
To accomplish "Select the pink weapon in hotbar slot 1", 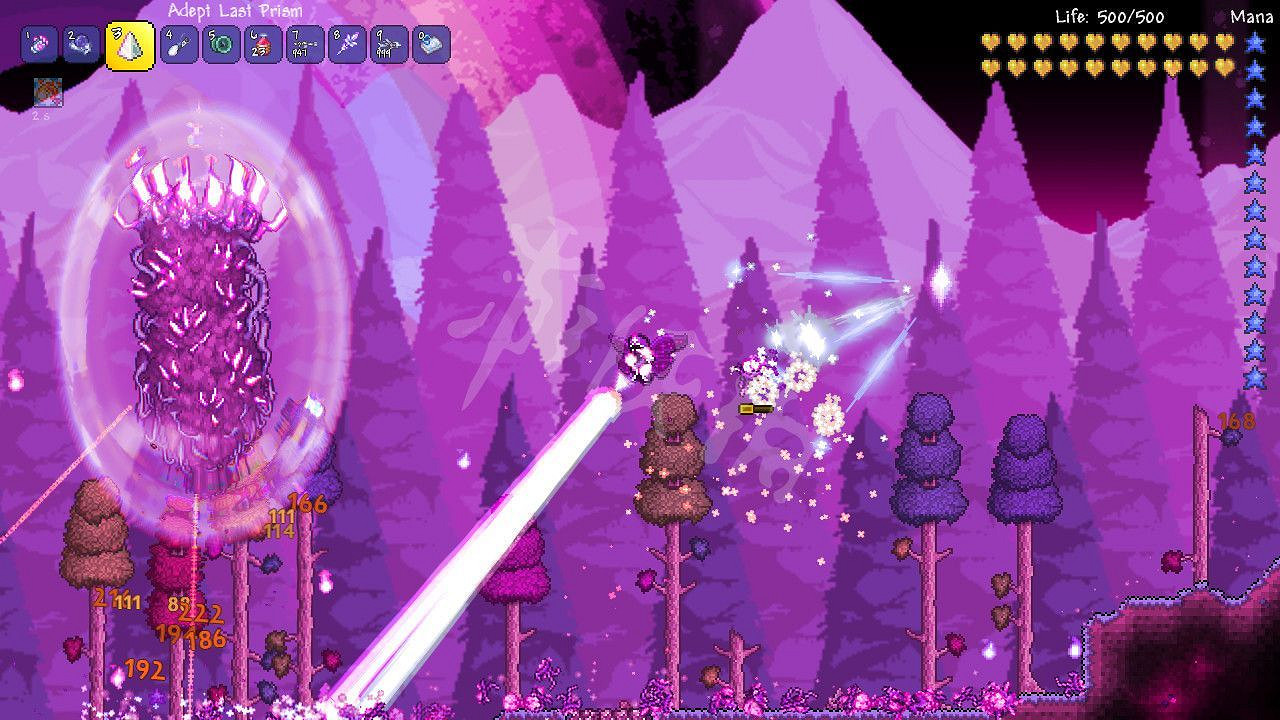I will click(x=40, y=43).
